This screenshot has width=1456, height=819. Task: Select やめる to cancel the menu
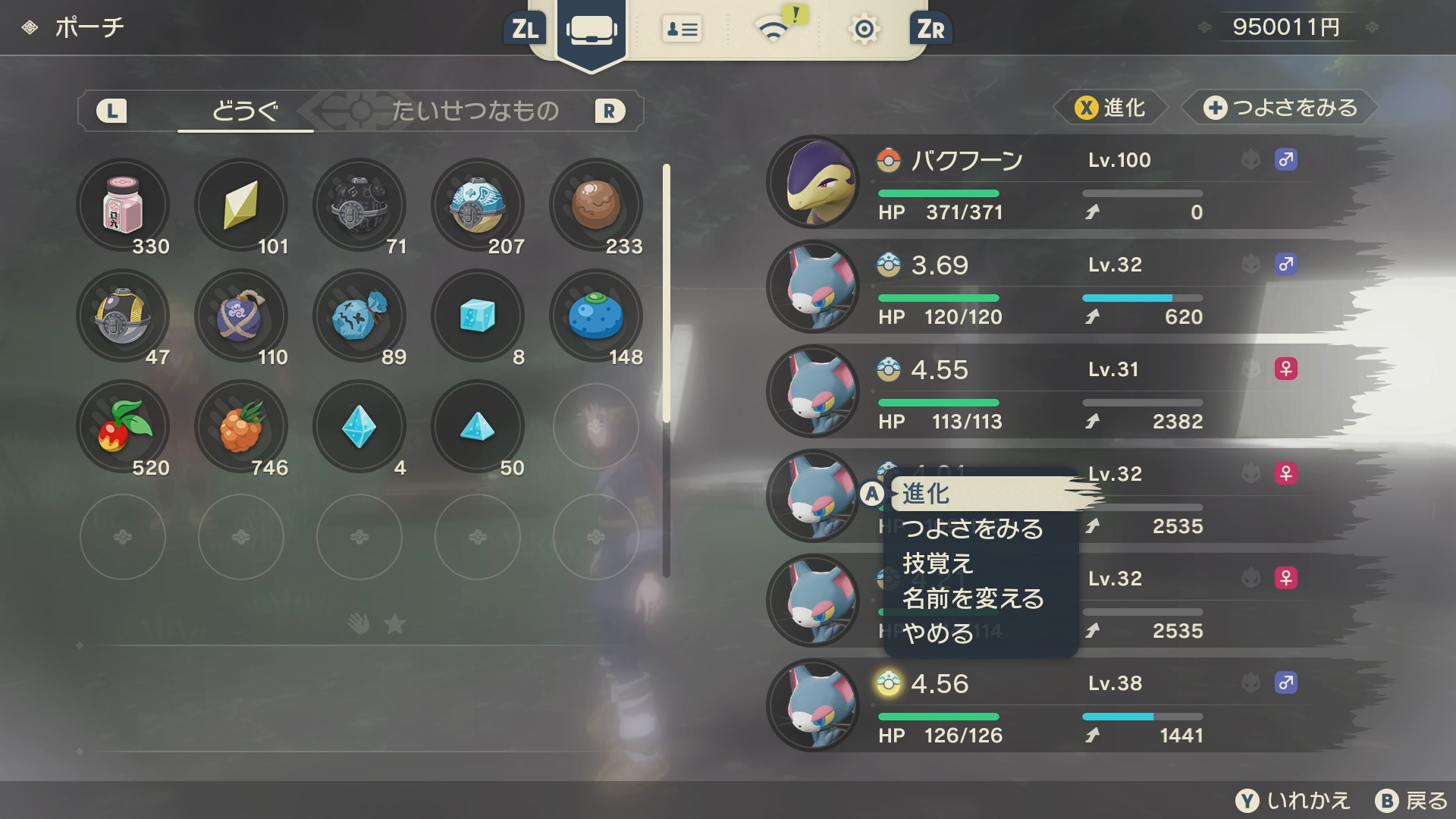pyautogui.click(x=938, y=633)
